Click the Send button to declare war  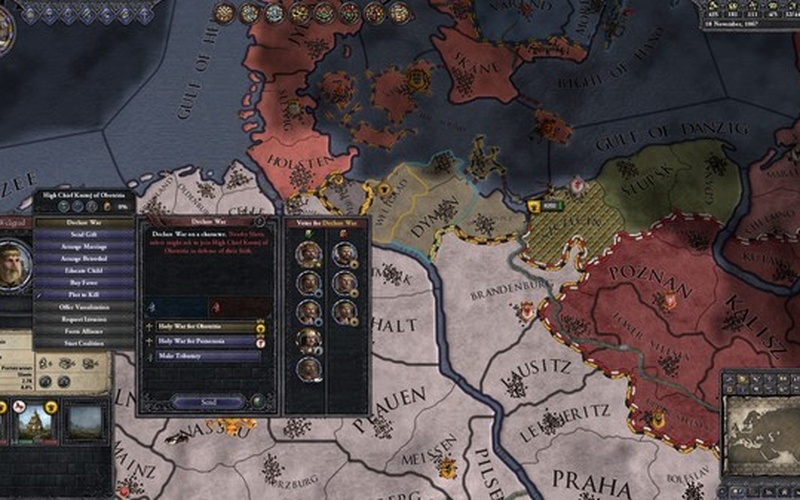208,401
